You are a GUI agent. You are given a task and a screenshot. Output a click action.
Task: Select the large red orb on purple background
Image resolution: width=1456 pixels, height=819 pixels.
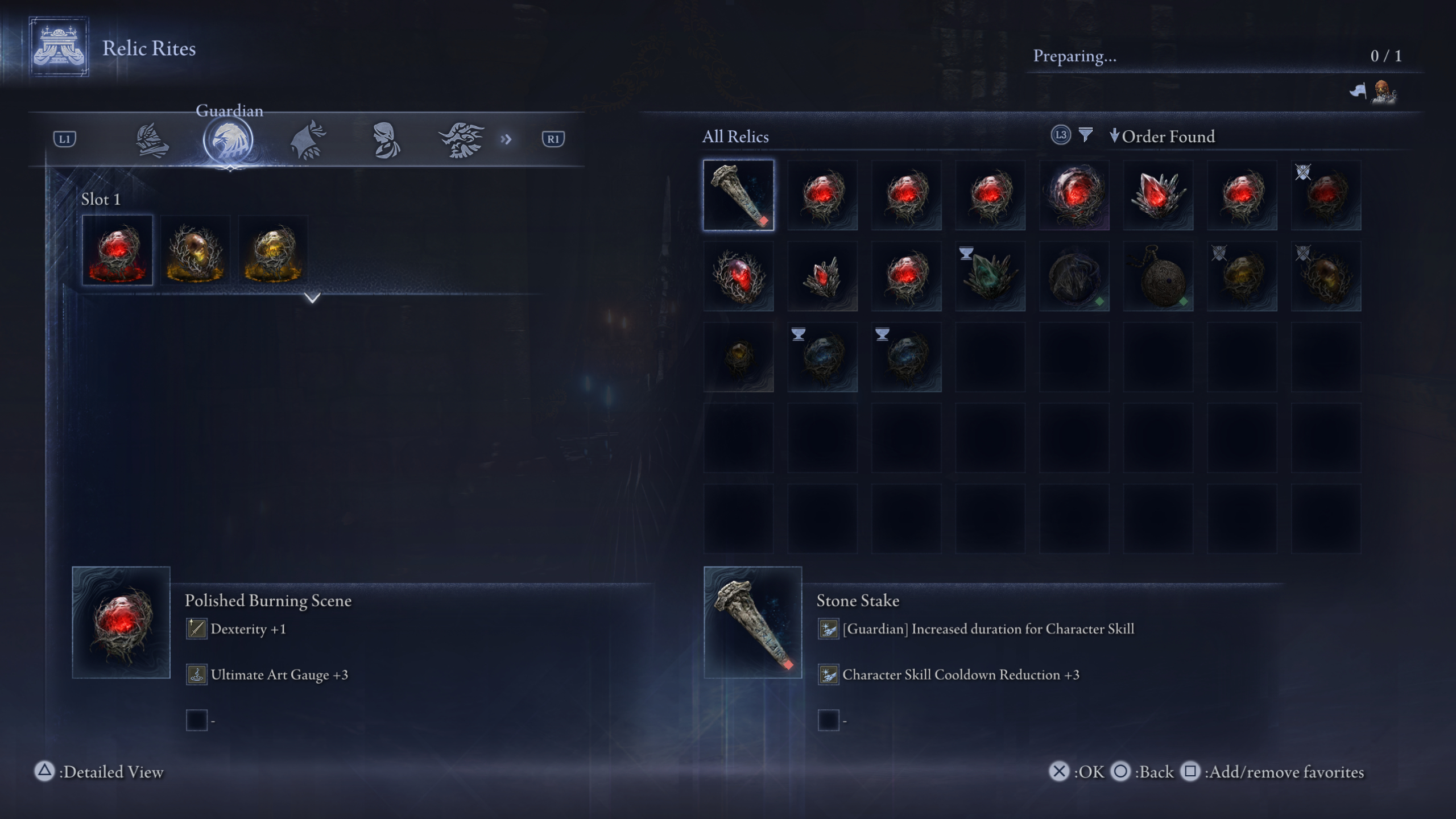point(1074,195)
